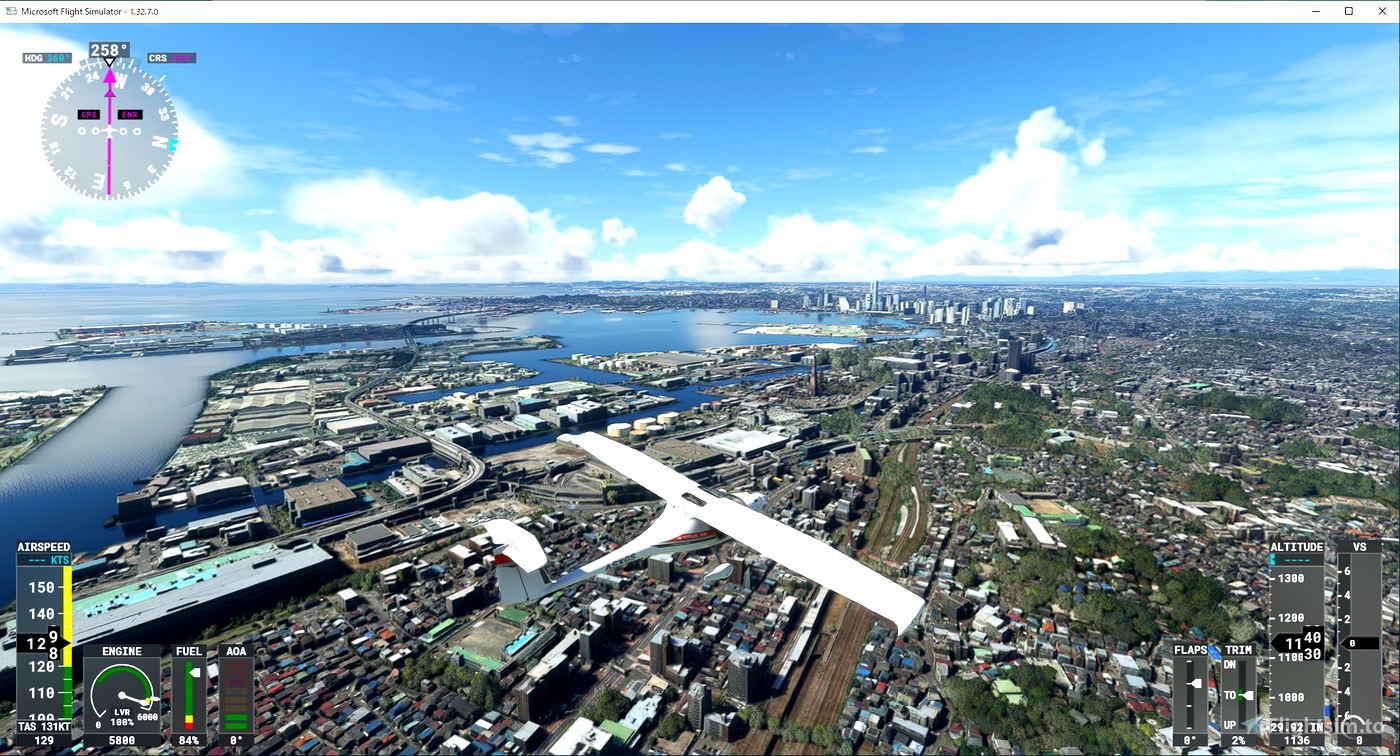
Task: Click the ALTITUDE panel header
Action: tap(1297, 546)
